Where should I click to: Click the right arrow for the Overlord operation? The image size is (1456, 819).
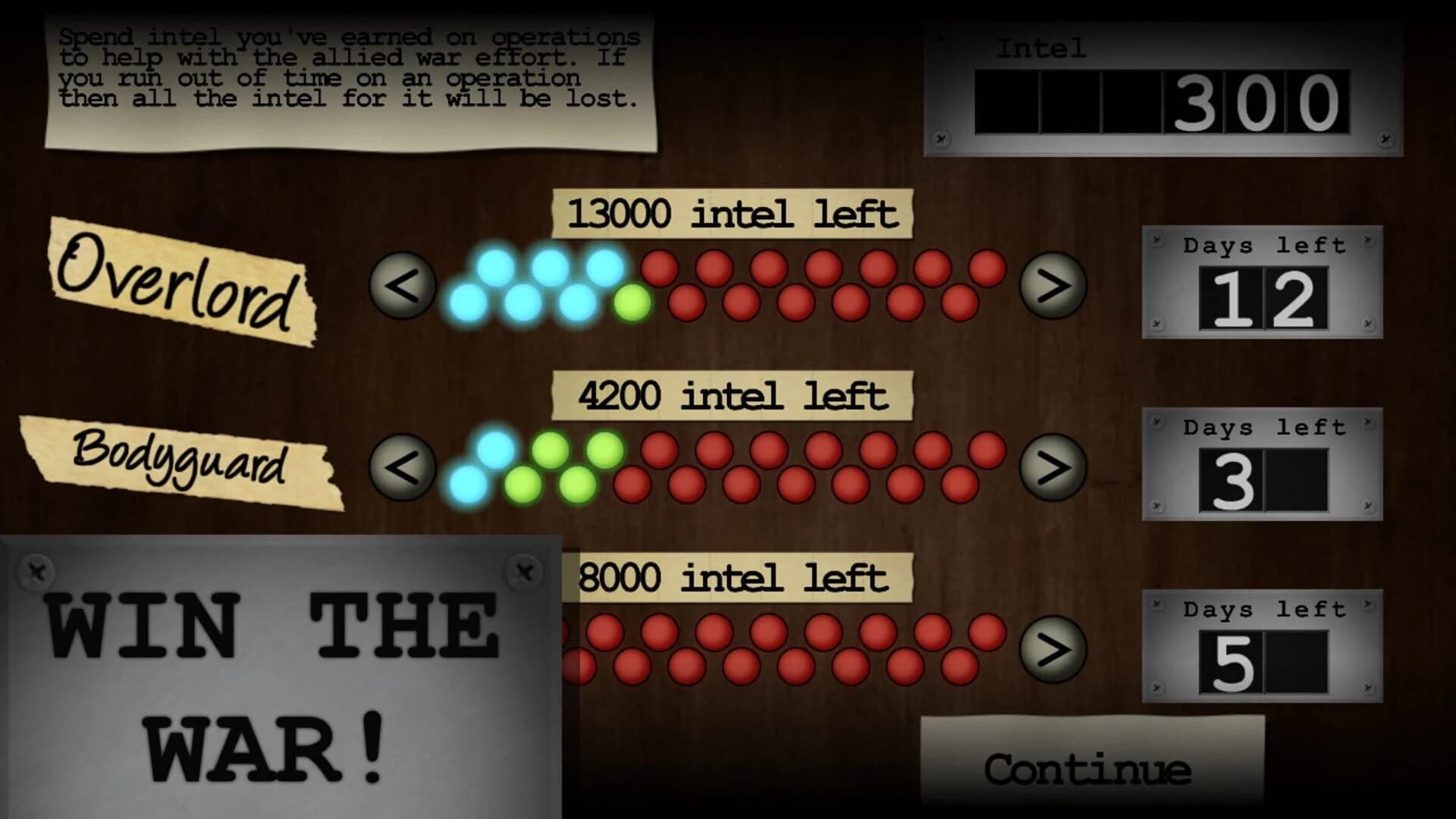click(1050, 287)
